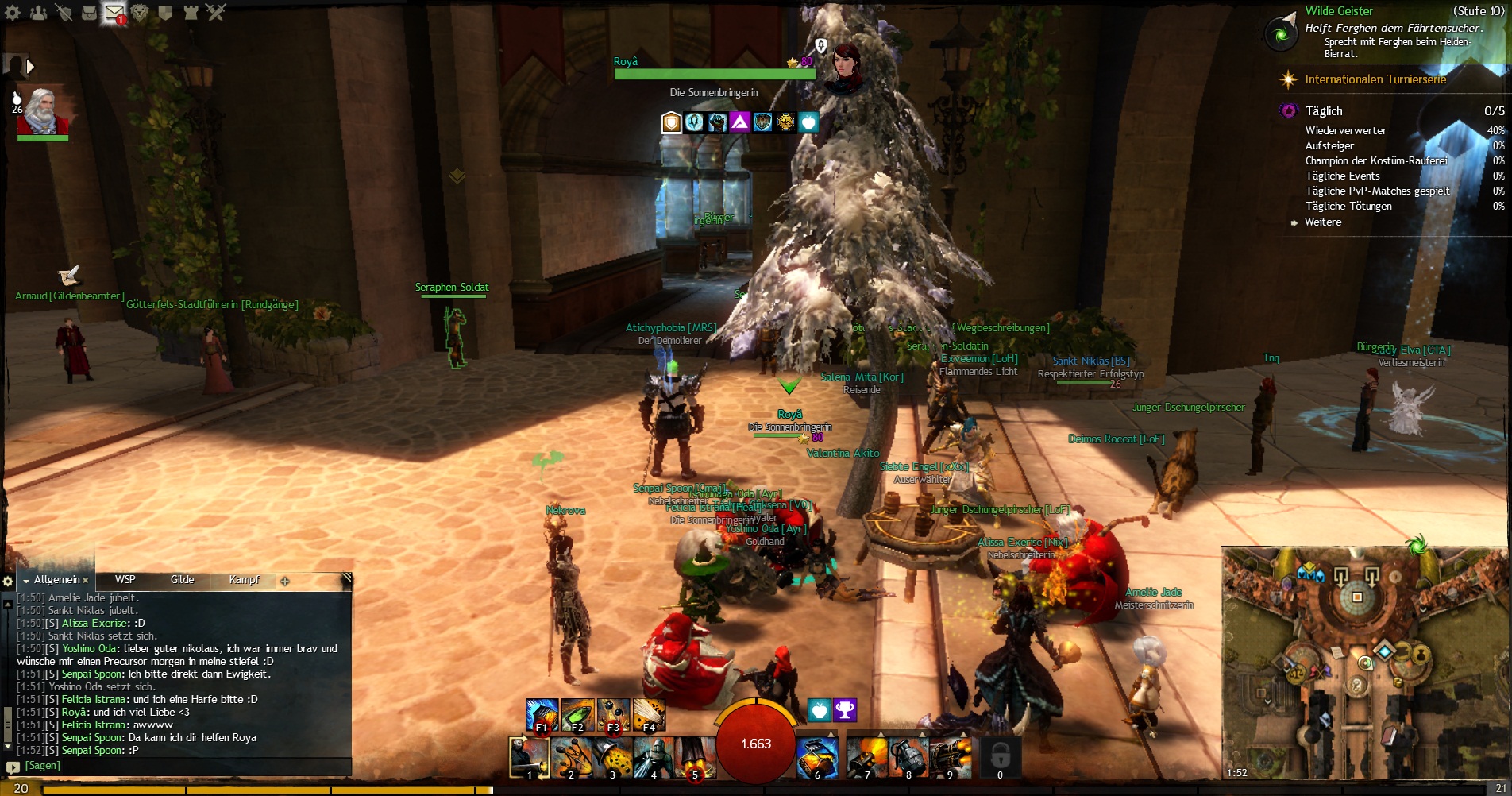Open the lion head Trading Post icon
1512x796 pixels.
[141, 13]
